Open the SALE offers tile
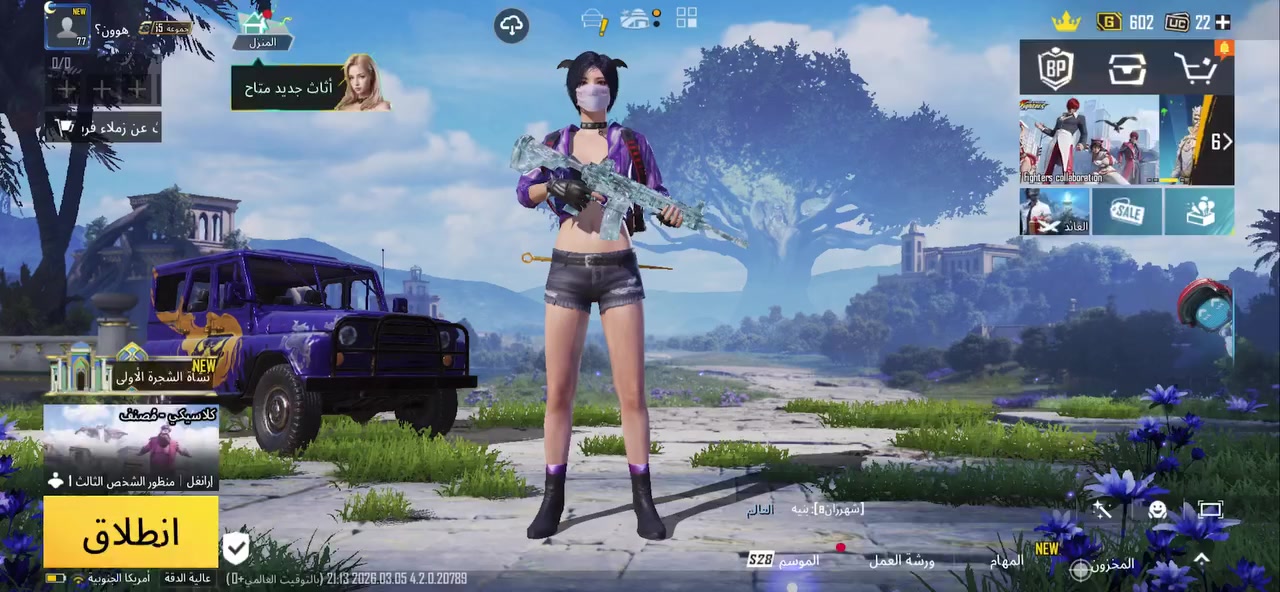 tap(1127, 211)
